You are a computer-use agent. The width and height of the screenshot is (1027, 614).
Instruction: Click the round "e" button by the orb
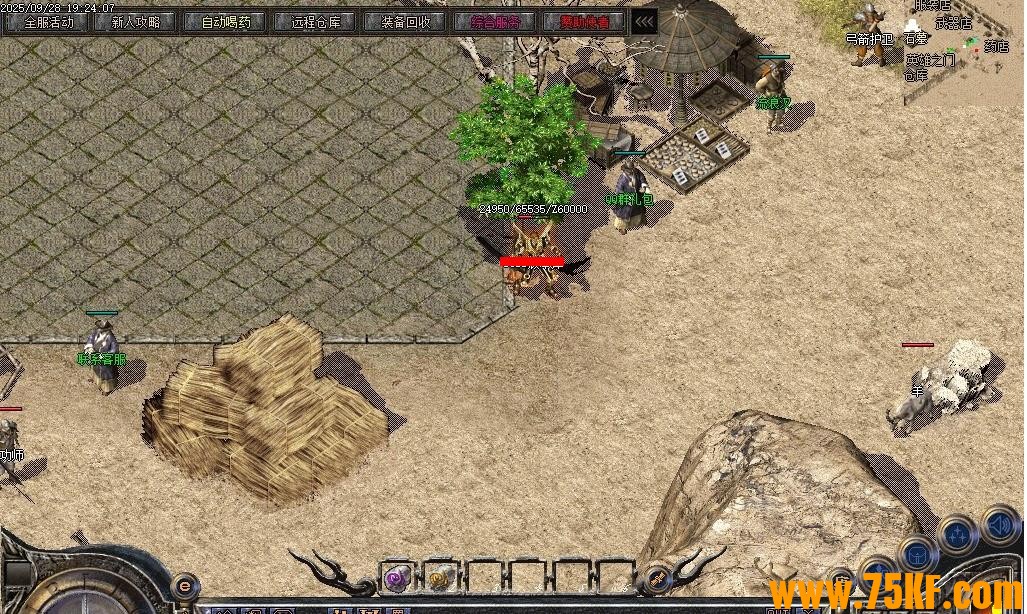(184, 585)
